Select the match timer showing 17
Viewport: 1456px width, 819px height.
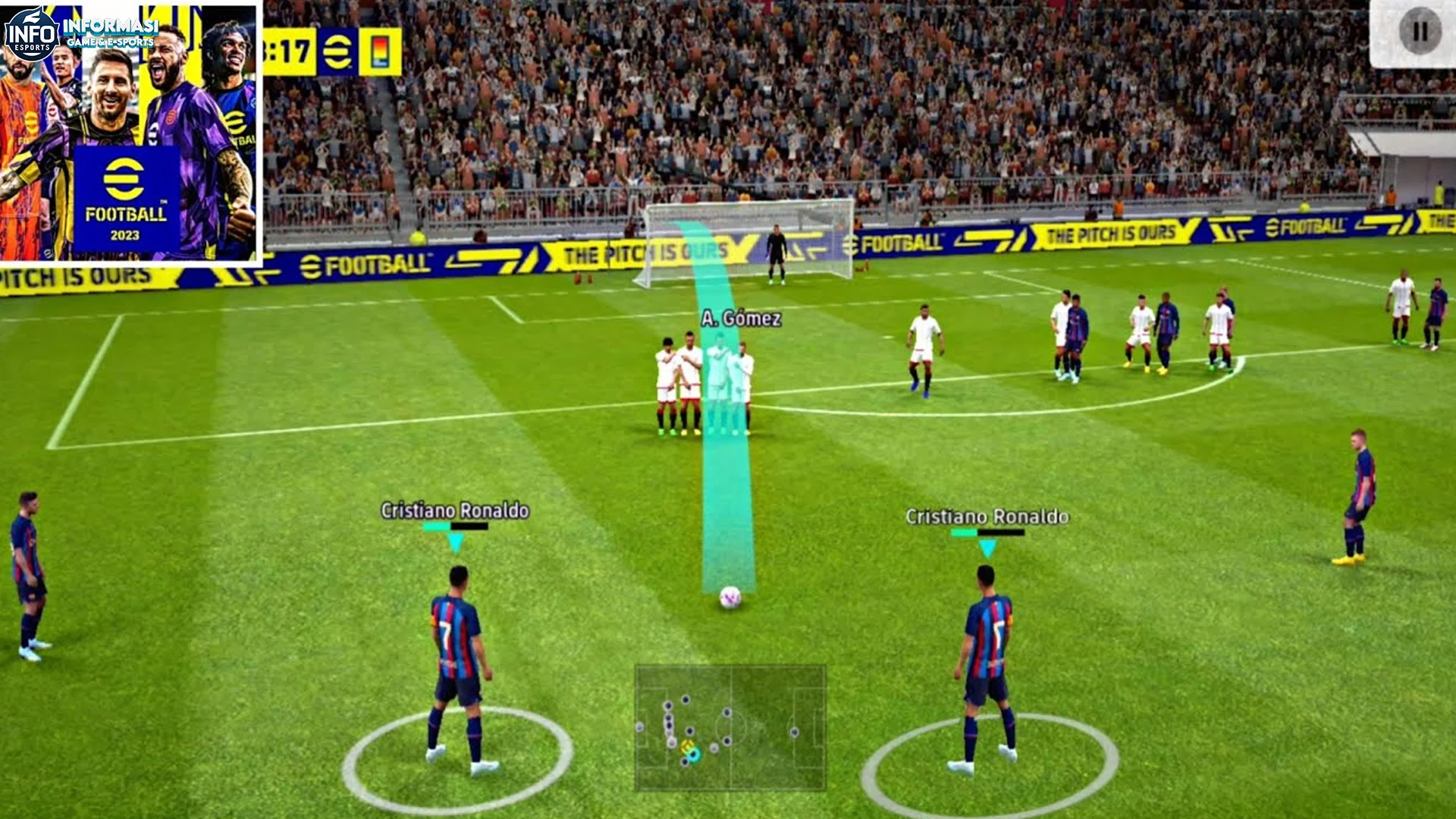(296, 50)
